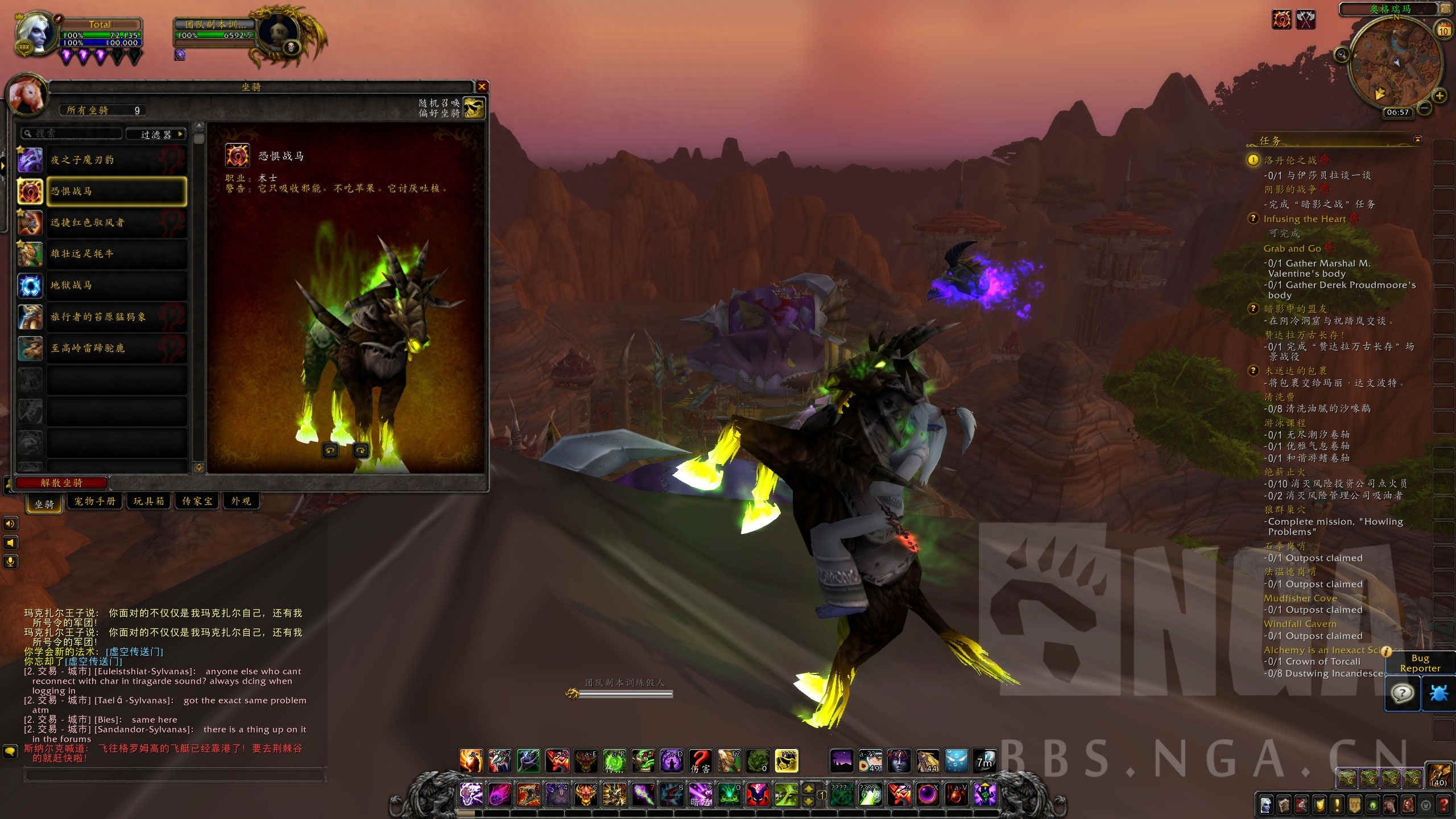Open the 外观 appearances tab
This screenshot has width=1456, height=819.
[x=241, y=501]
